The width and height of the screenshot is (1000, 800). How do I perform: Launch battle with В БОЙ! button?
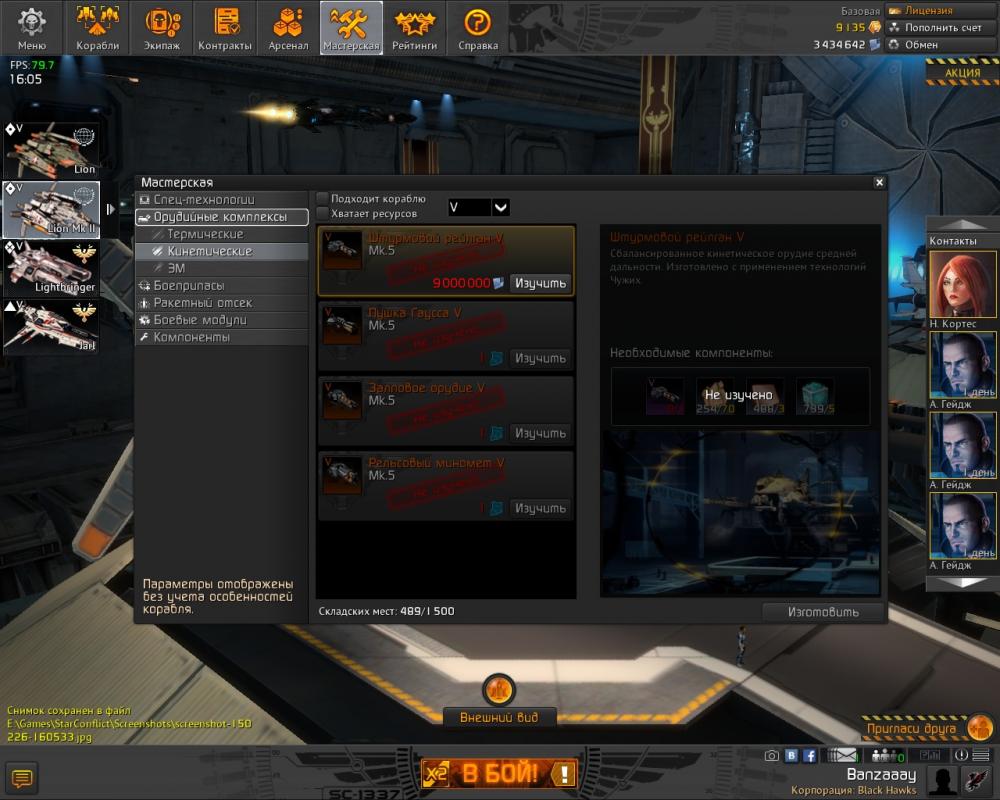pos(499,773)
